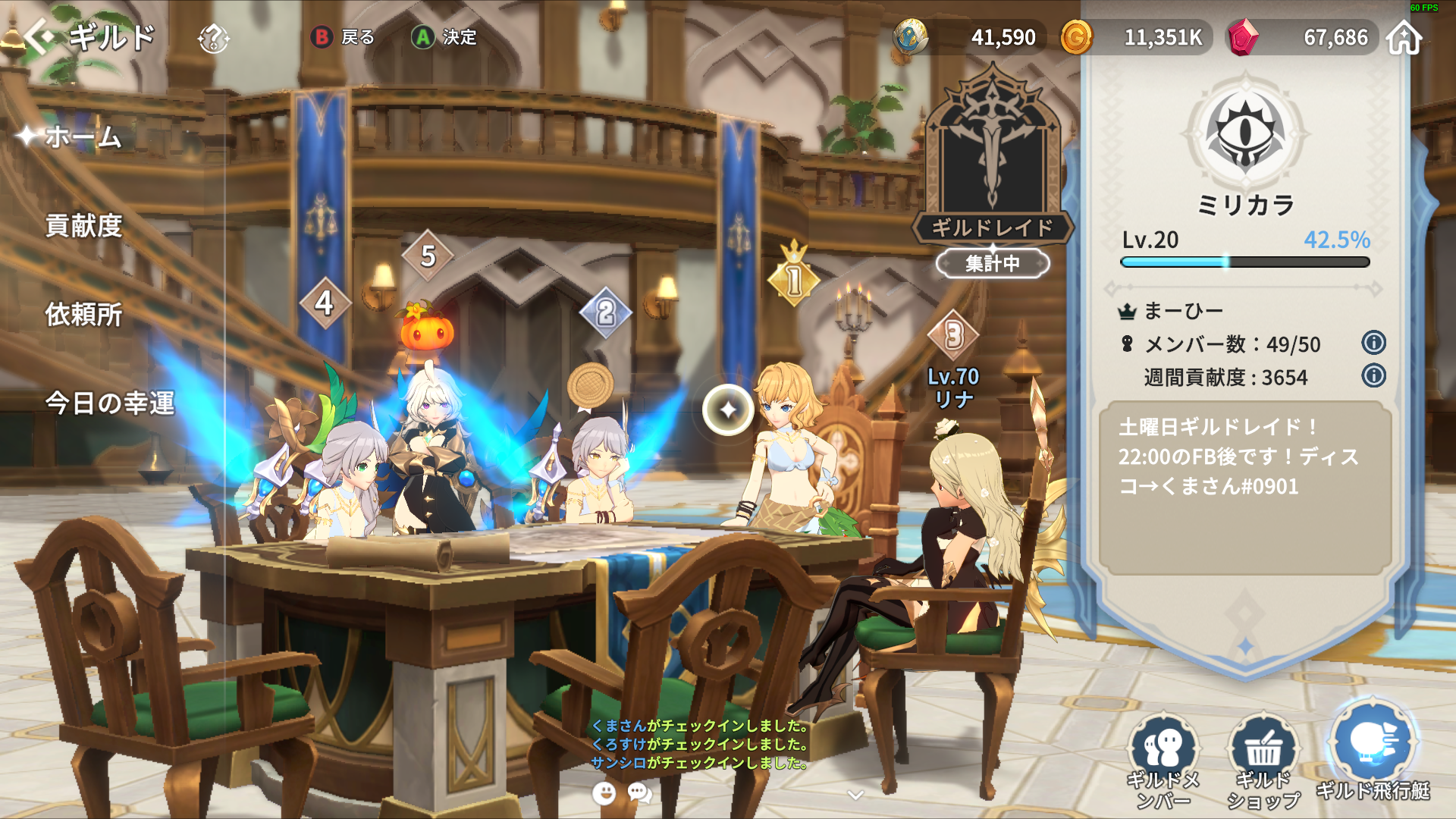The image size is (1456, 819).
Task: Choose 今日の幸運 from the side menu
Action: coord(110,403)
